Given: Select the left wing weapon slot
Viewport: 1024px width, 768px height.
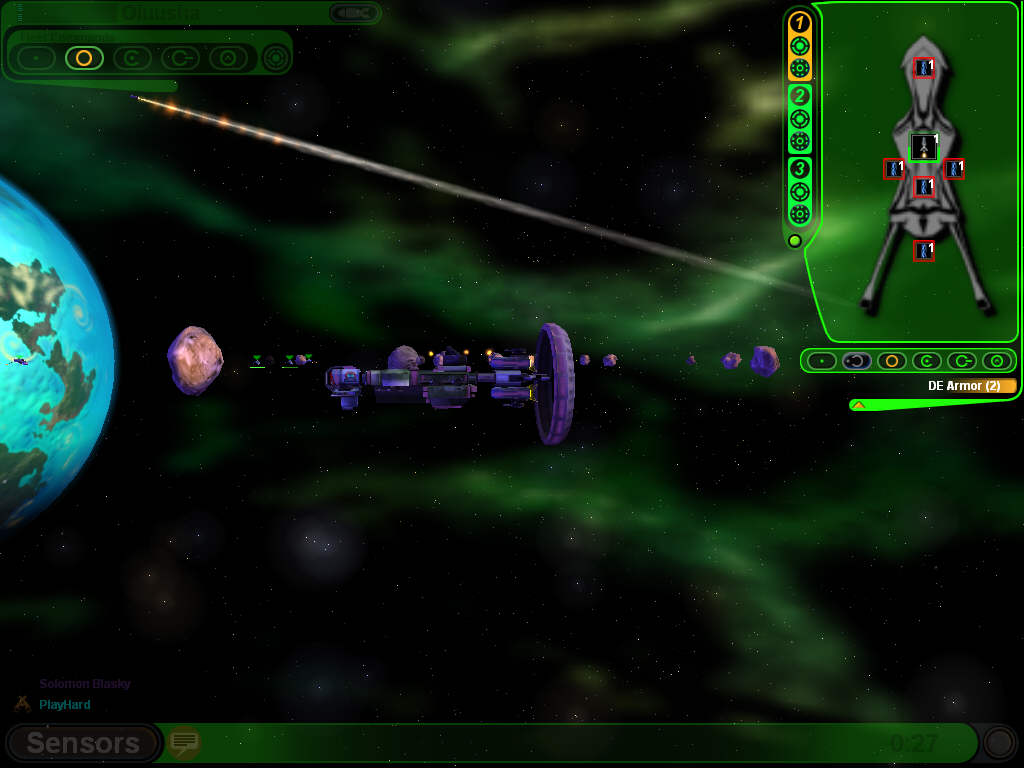Looking at the screenshot, I should tap(894, 168).
